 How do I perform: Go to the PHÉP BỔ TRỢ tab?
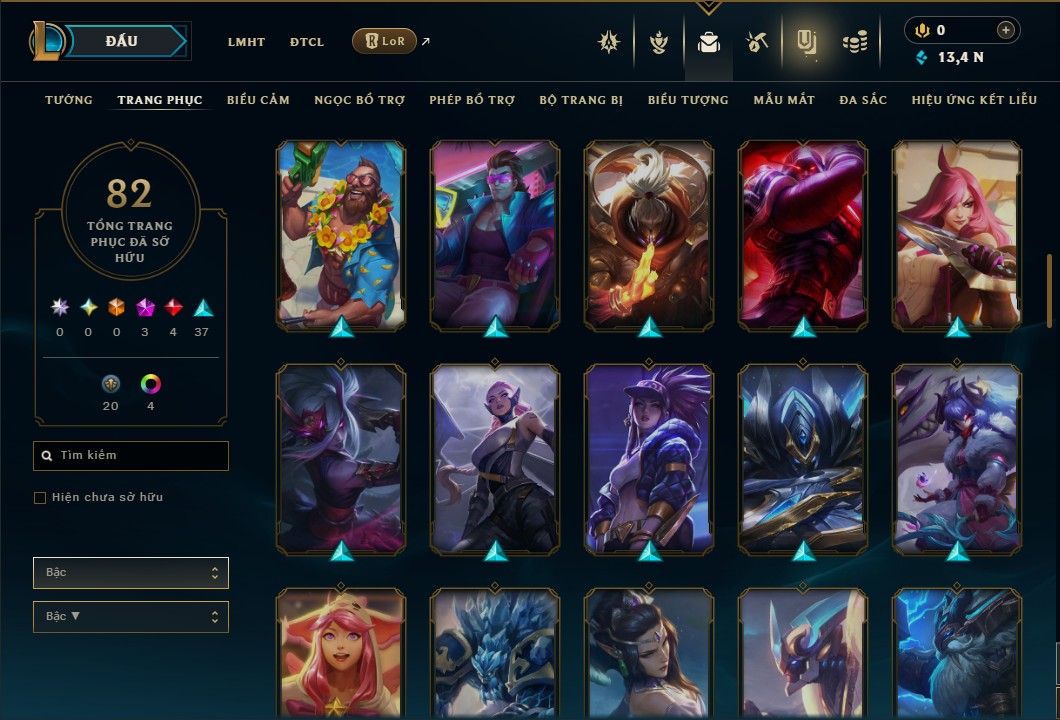[x=472, y=100]
